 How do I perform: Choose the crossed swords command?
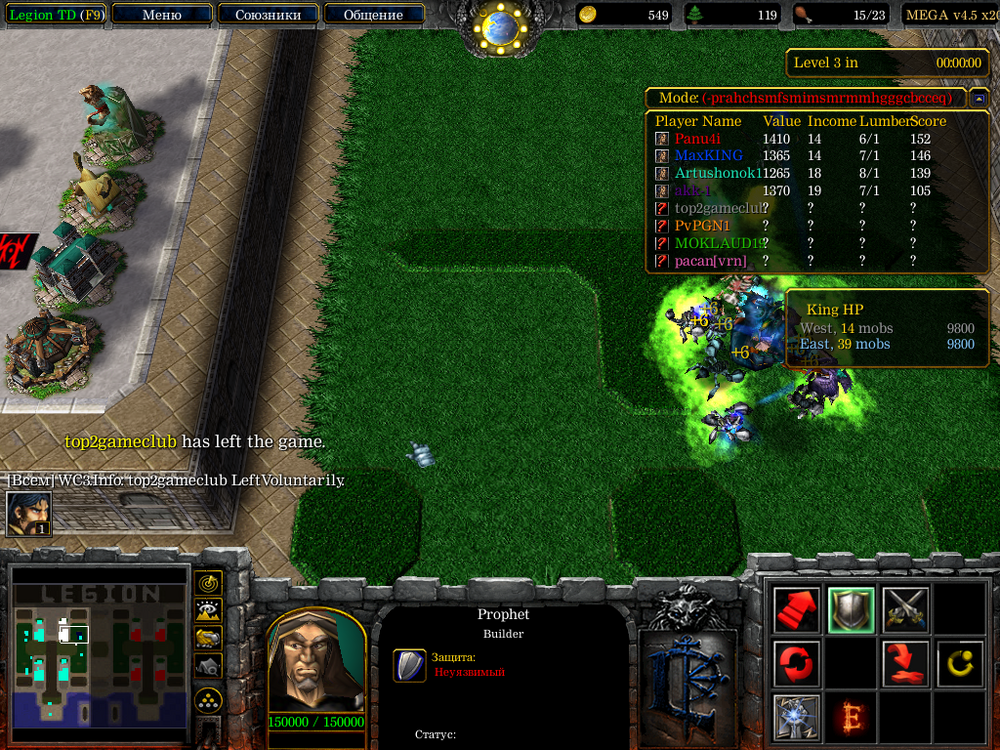[905, 609]
